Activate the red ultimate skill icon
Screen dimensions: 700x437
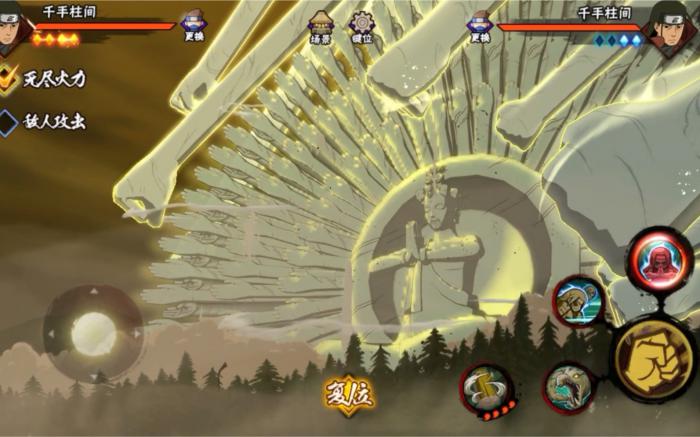[659, 258]
